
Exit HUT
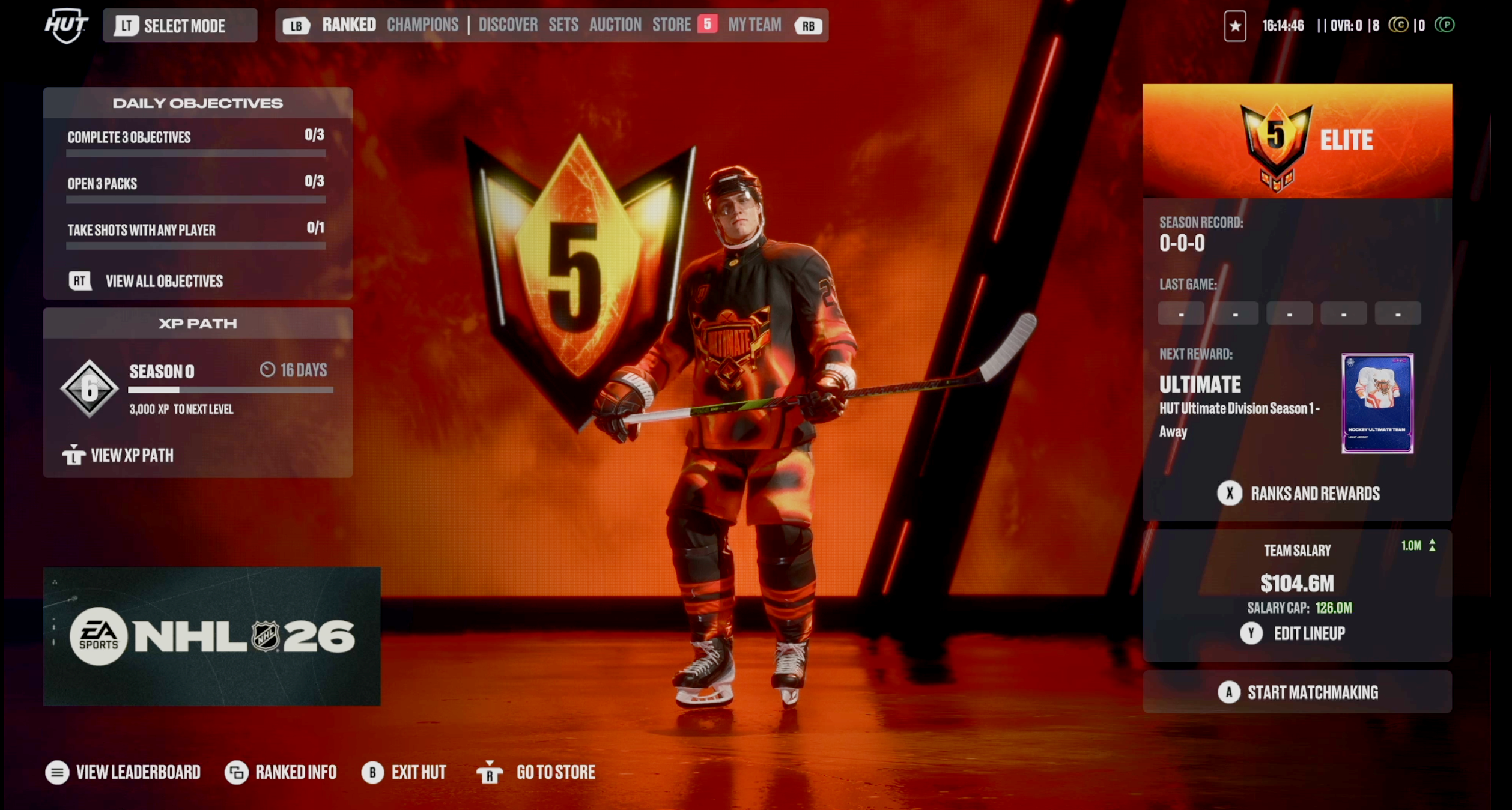(x=418, y=772)
